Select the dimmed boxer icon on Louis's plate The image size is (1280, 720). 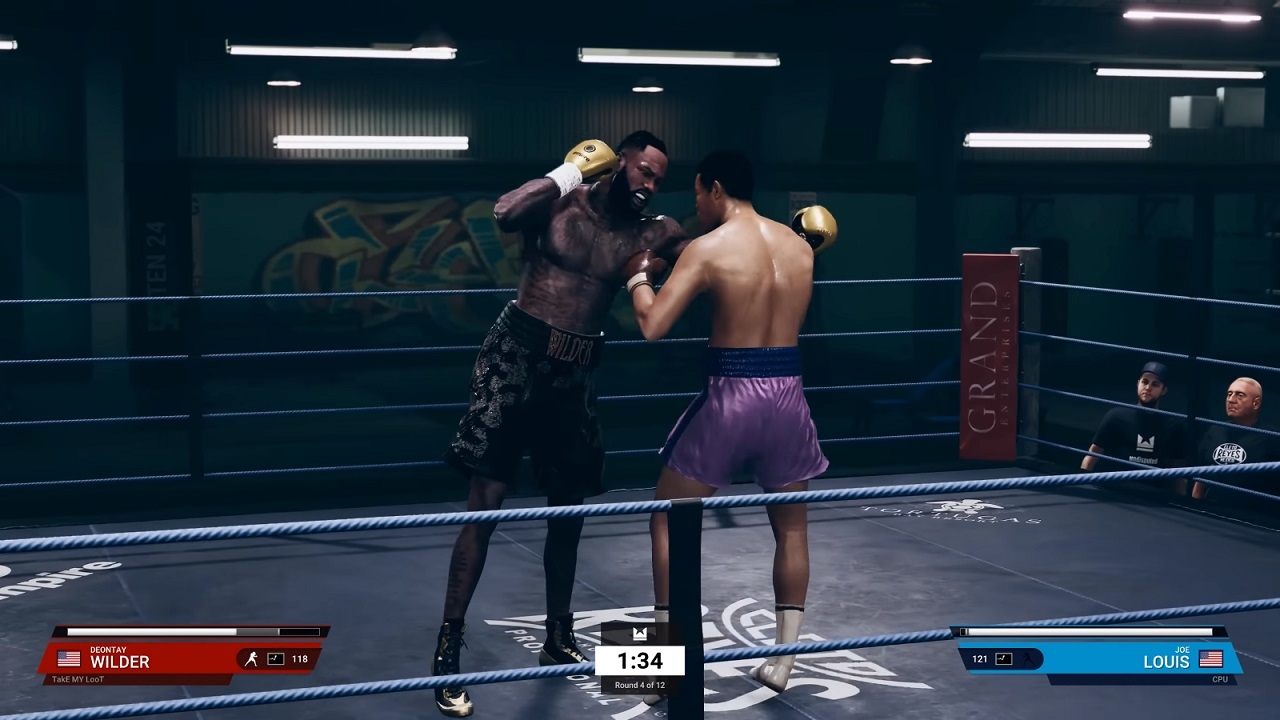pyautogui.click(x=1026, y=659)
